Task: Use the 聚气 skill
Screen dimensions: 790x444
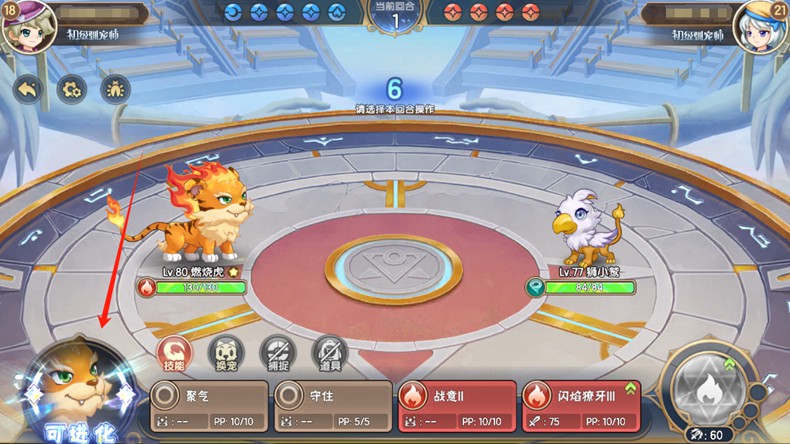Action: click(207, 405)
